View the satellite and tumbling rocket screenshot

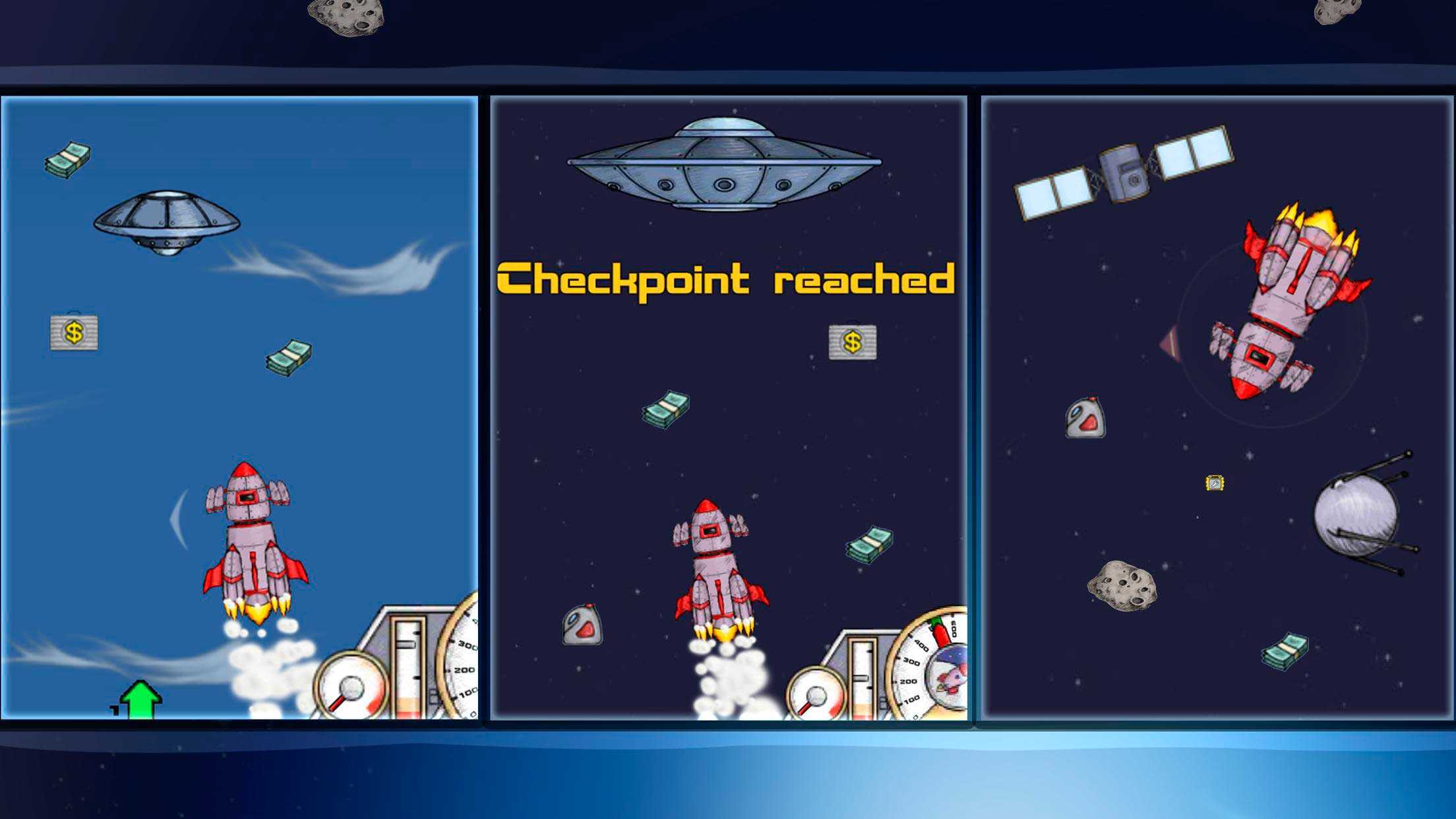[x=1217, y=408]
